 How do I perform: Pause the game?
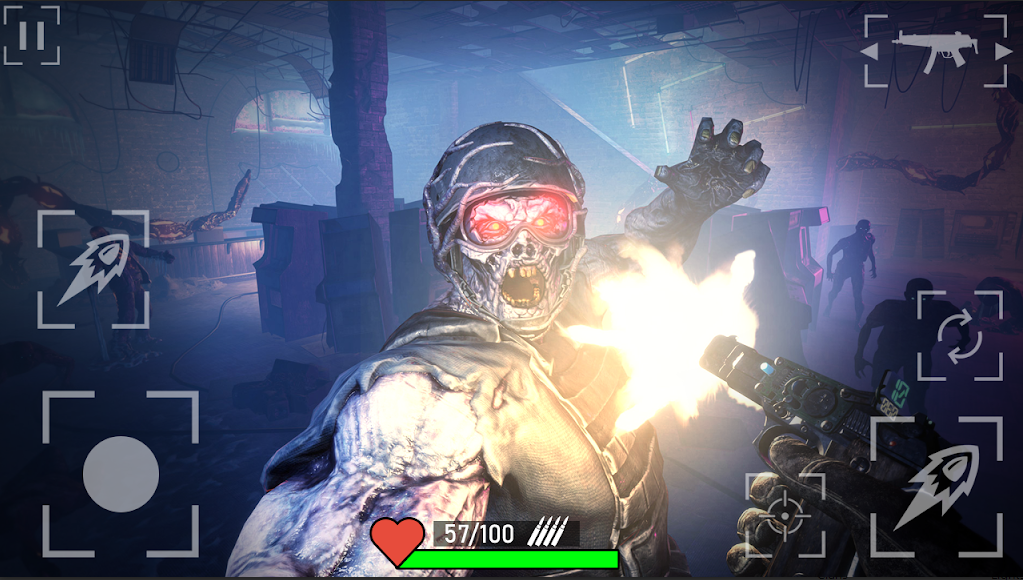[x=31, y=36]
